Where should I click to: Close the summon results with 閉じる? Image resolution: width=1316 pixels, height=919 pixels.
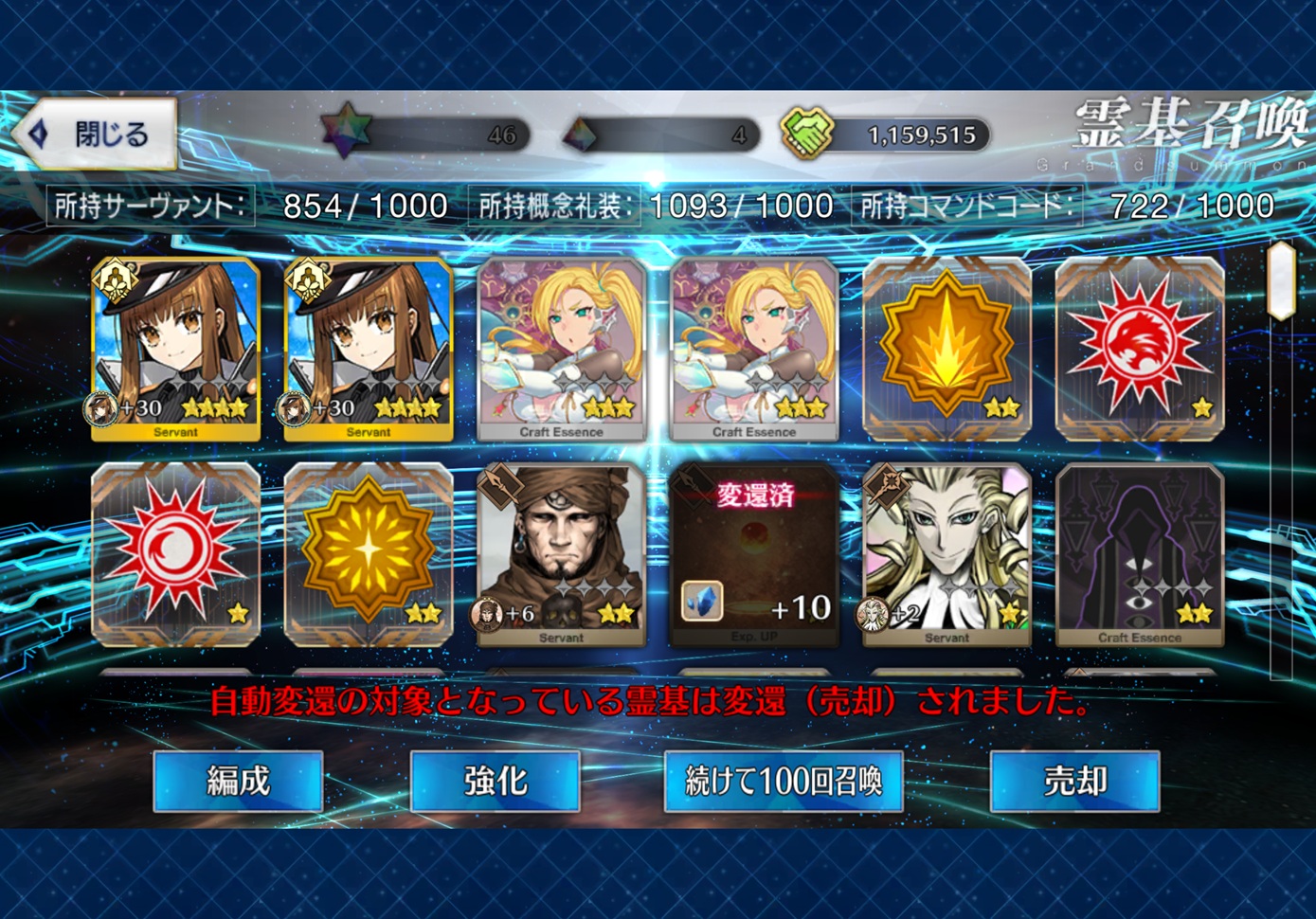tap(97, 134)
